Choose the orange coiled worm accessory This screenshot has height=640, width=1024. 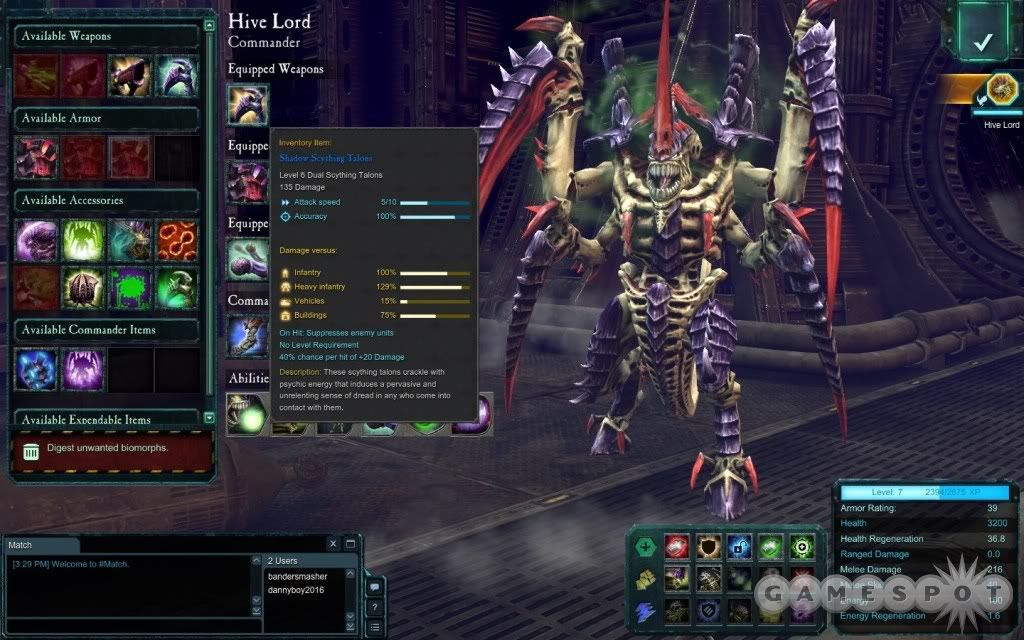[x=177, y=240]
